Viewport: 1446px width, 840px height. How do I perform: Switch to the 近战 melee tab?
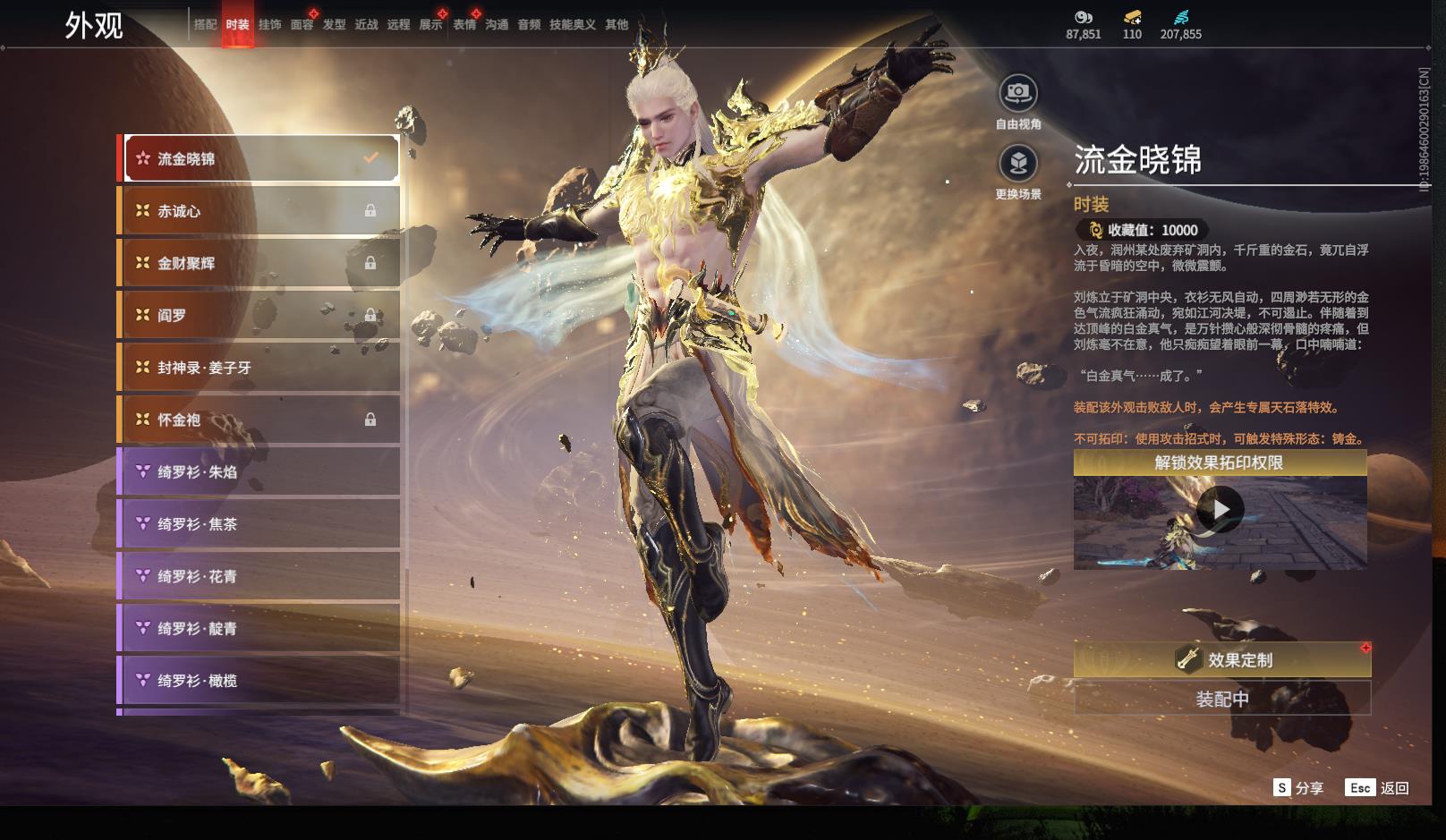366,25
